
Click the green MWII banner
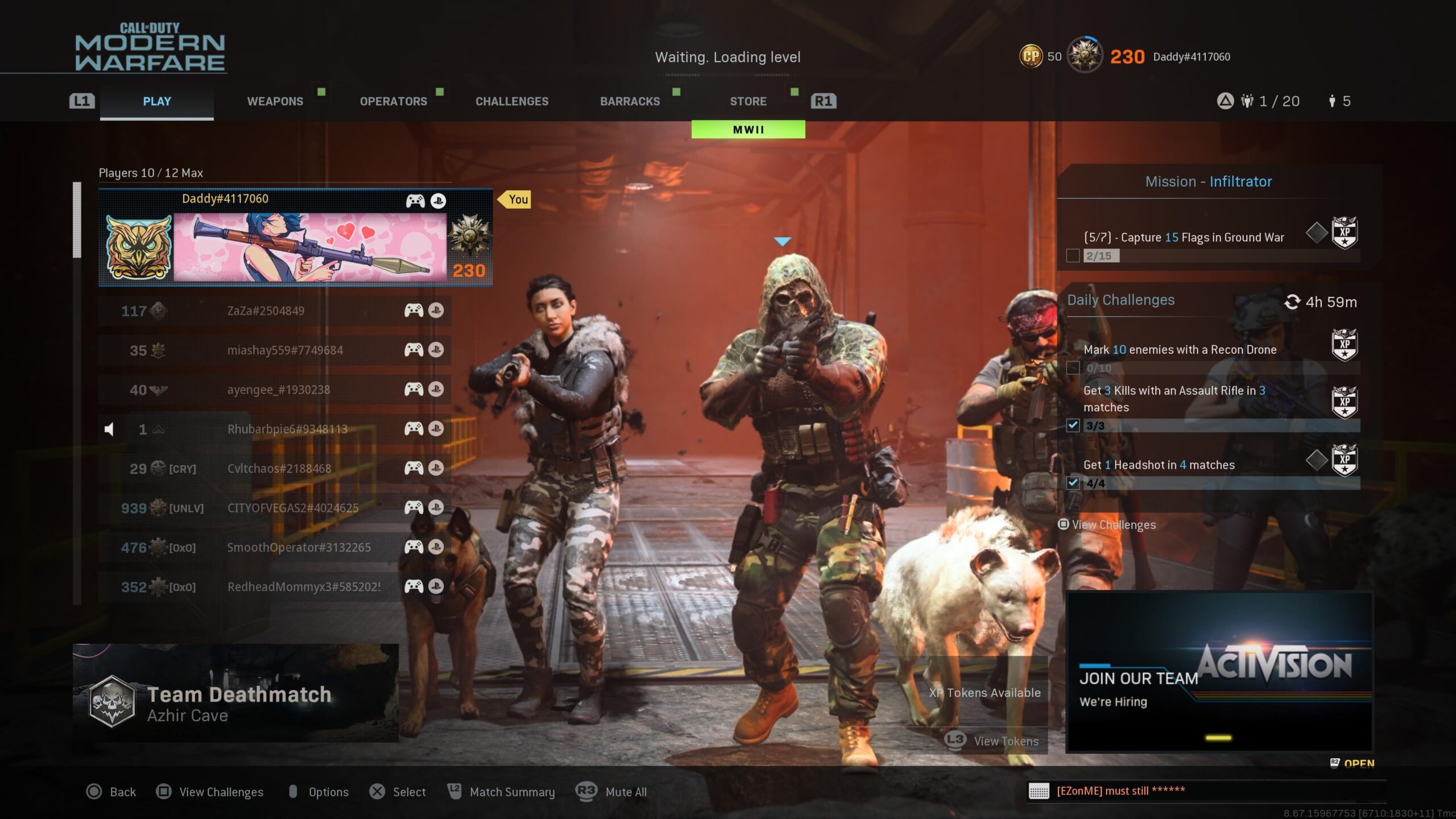tap(748, 130)
